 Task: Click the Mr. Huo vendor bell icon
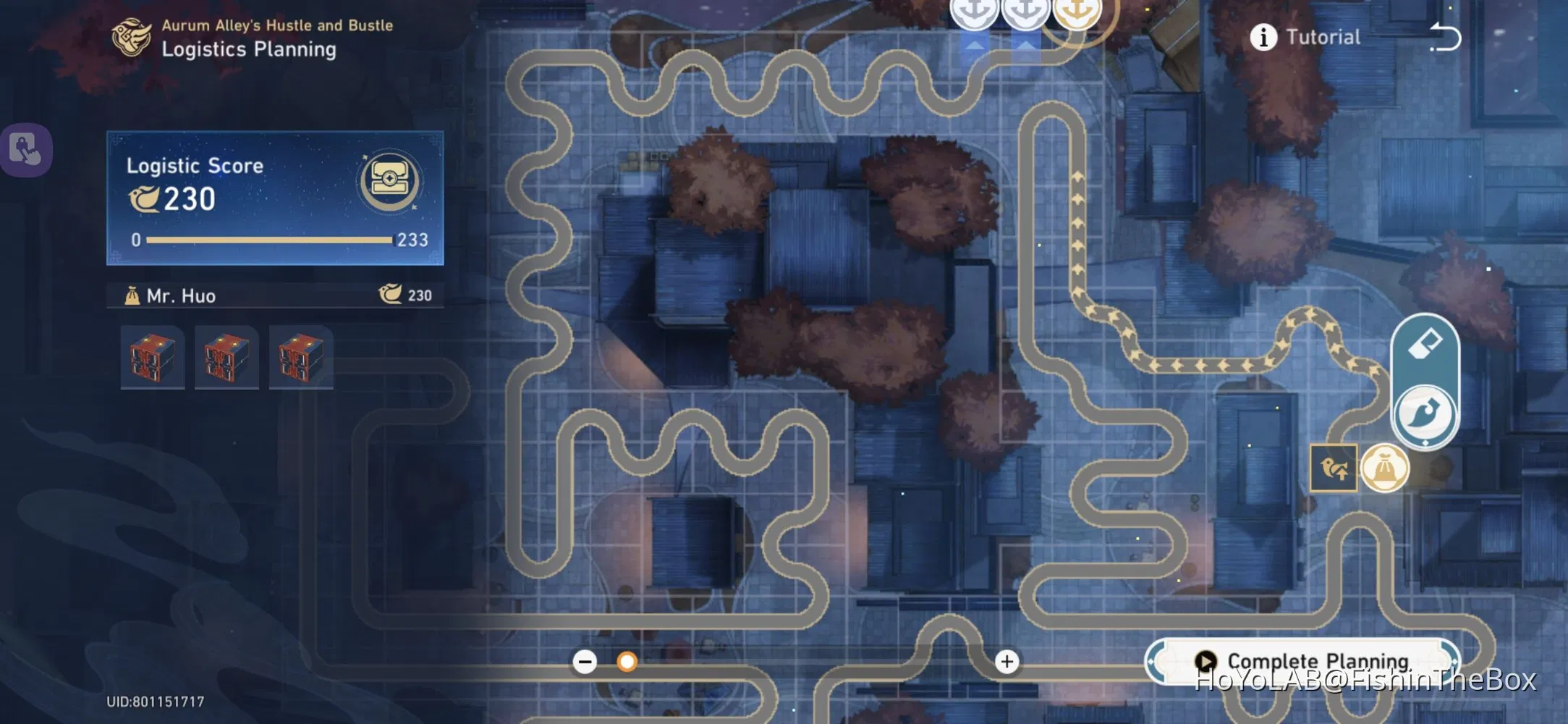(132, 295)
